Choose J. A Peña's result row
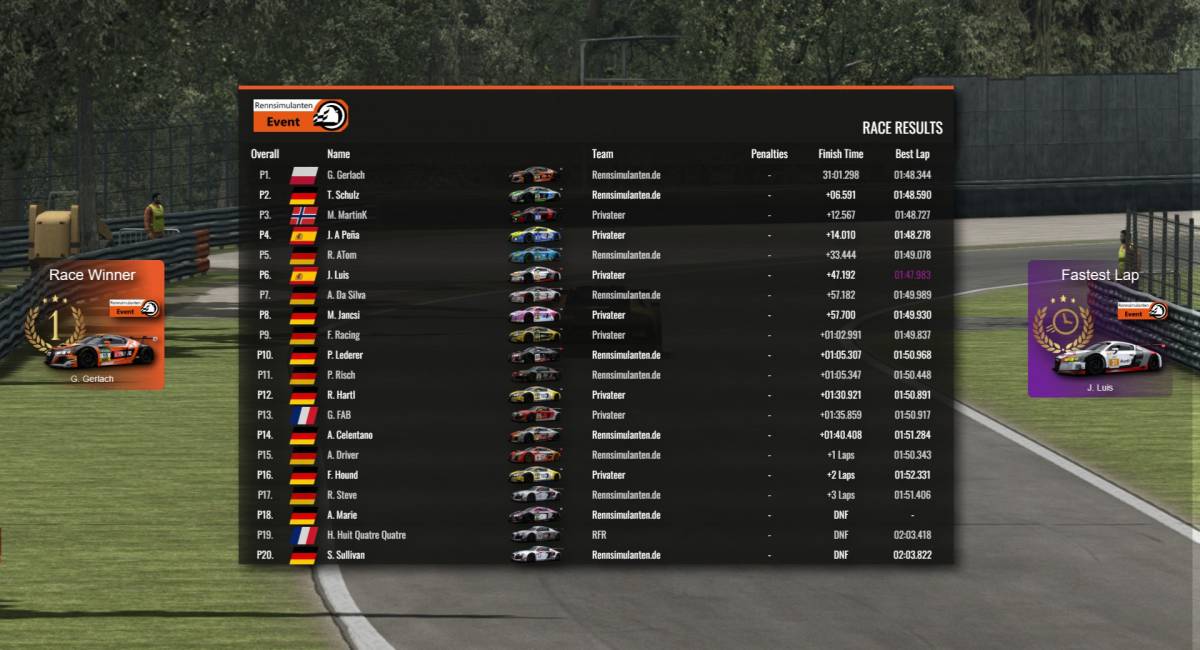 (595, 235)
